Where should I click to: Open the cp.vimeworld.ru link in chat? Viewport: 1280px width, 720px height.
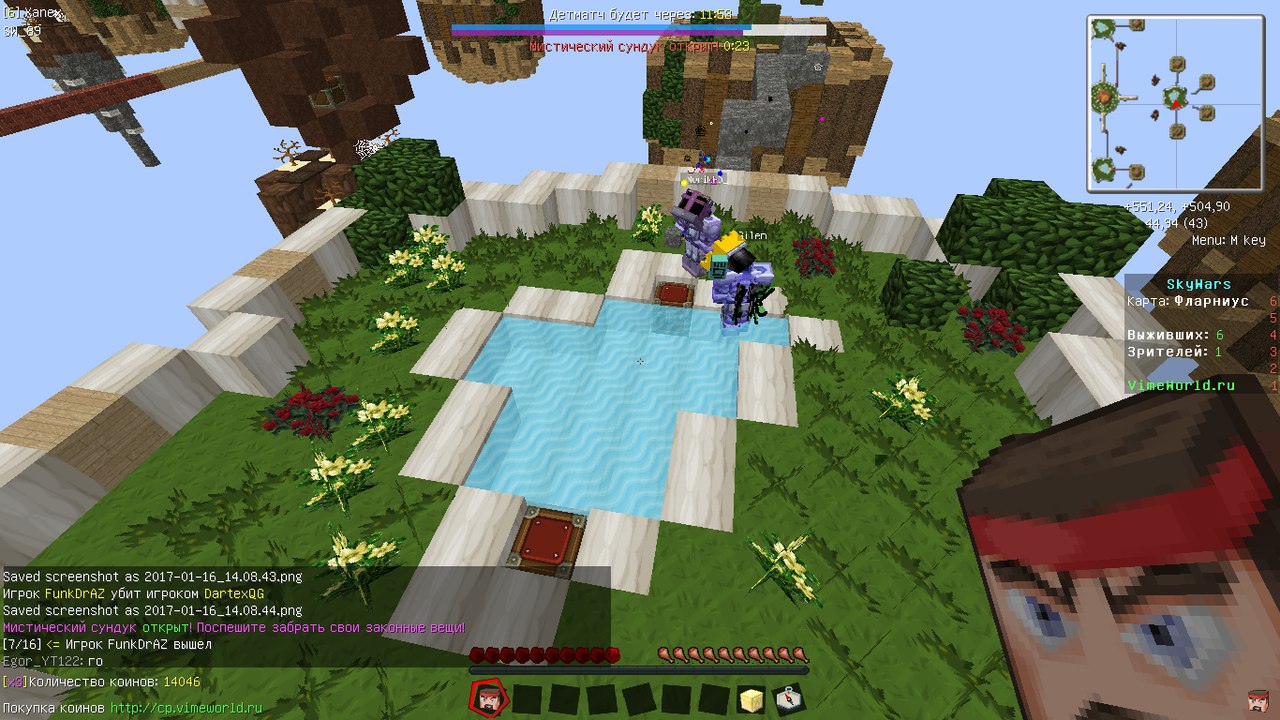click(186, 708)
